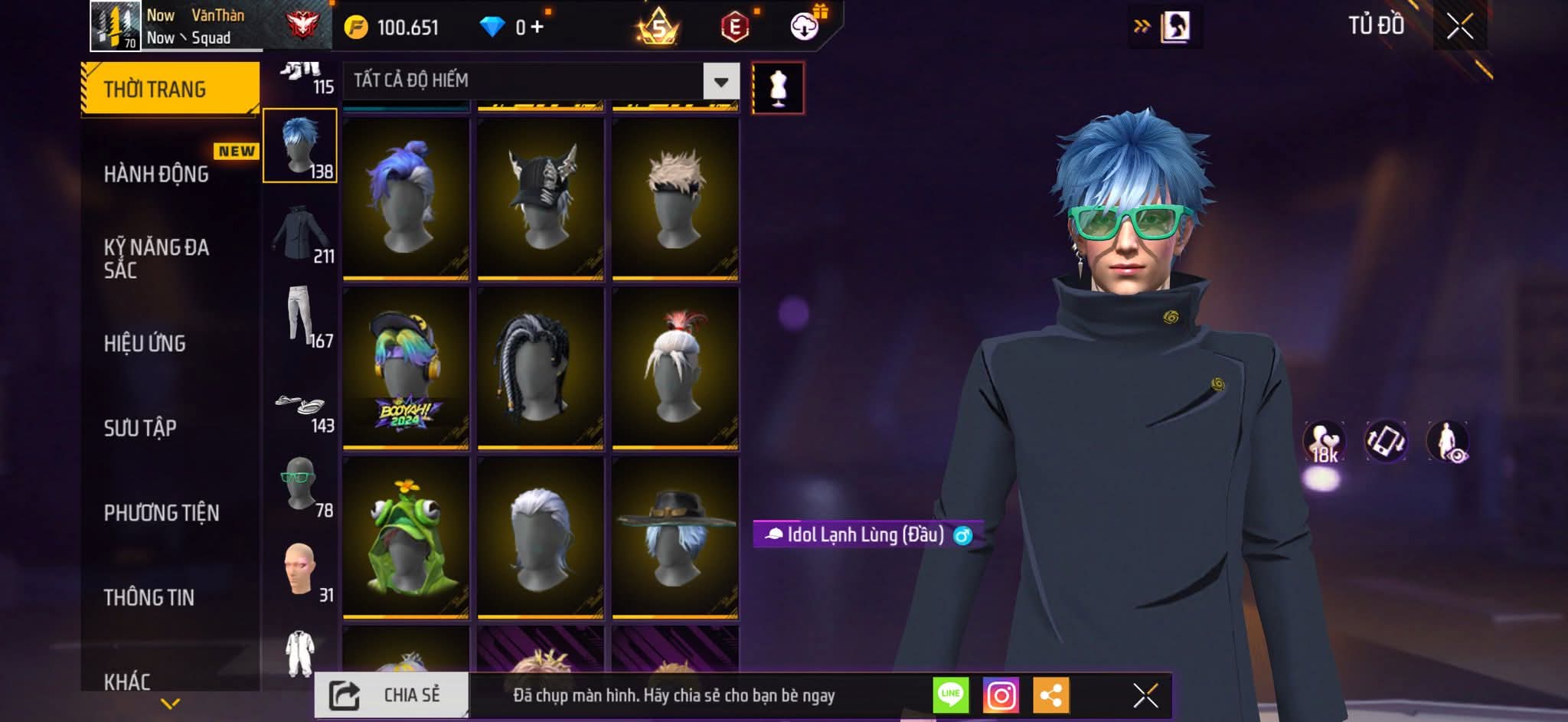This screenshot has width=1568, height=722.
Task: Switch to Kỹ Năng Đa Sắc
Action: 156,258
